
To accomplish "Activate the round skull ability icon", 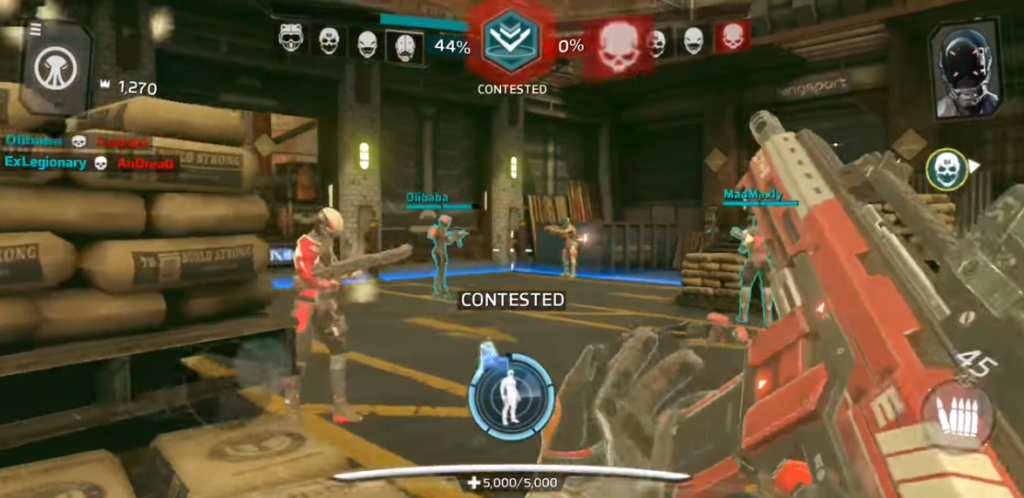I will [x=946, y=170].
